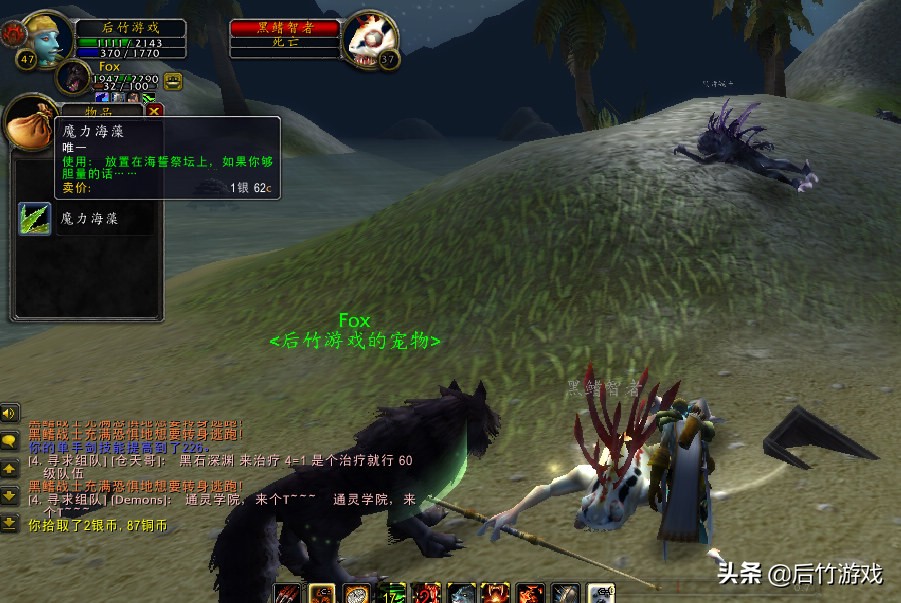Select the player portrait 后竹游戏
The width and height of the screenshot is (901, 603).
click(47, 38)
